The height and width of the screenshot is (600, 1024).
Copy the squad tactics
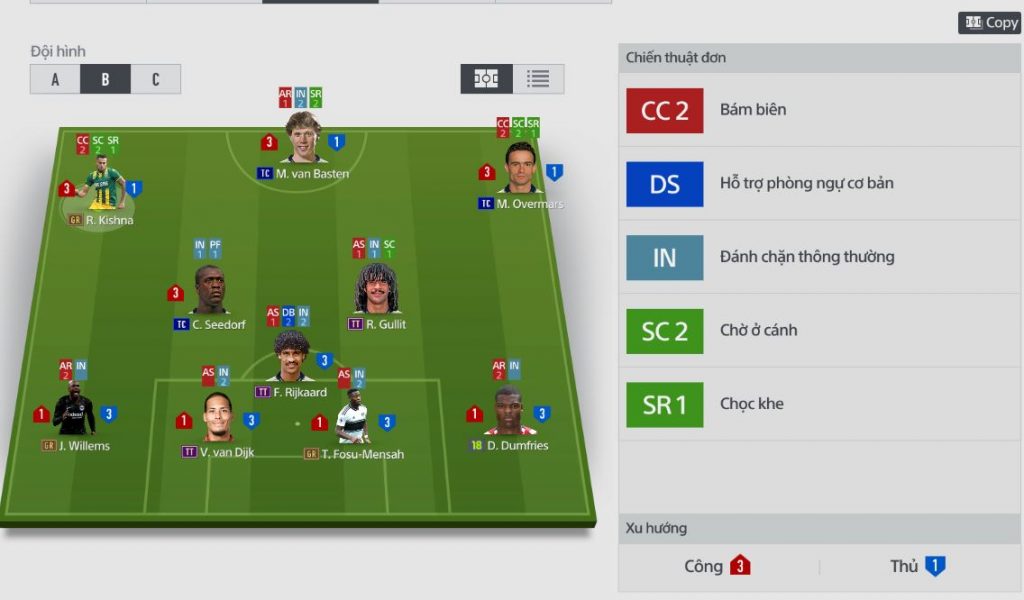[x=989, y=22]
